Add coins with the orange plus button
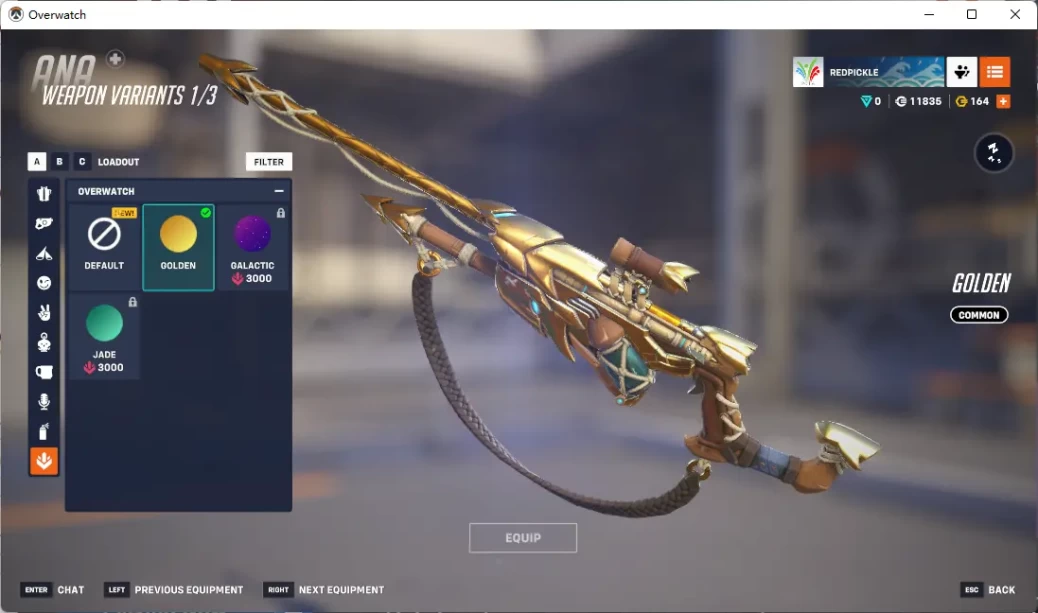Screen dimensions: 1038x613 click(1003, 102)
